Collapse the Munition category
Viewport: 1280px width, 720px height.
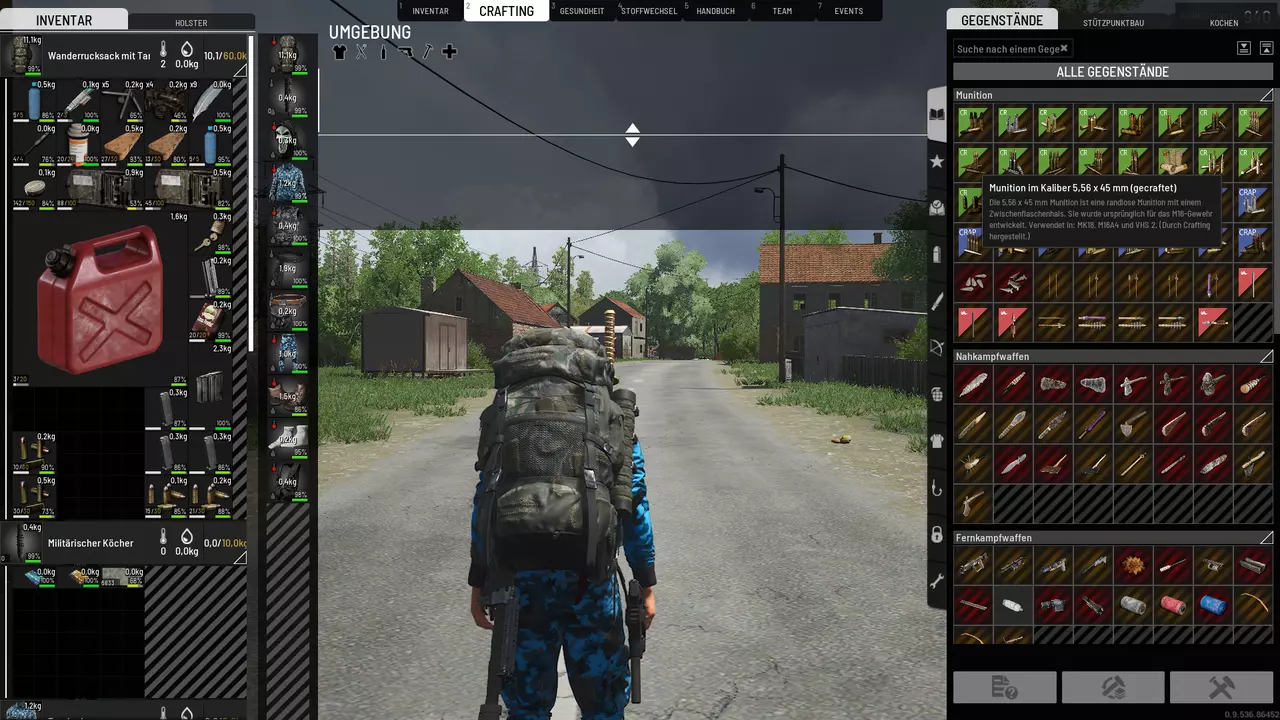pyautogui.click(x=1266, y=95)
